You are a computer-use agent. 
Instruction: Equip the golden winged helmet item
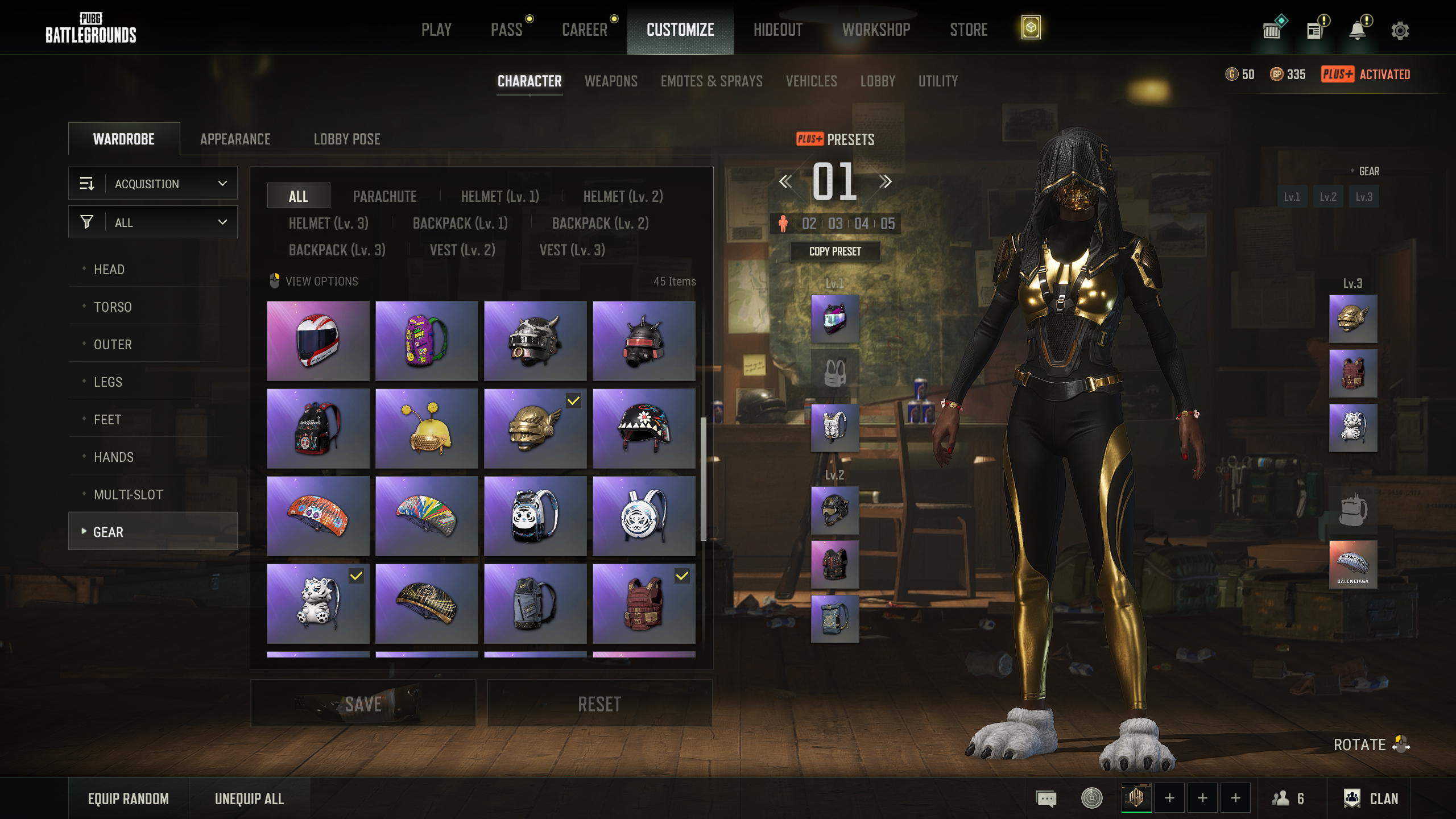click(x=535, y=429)
